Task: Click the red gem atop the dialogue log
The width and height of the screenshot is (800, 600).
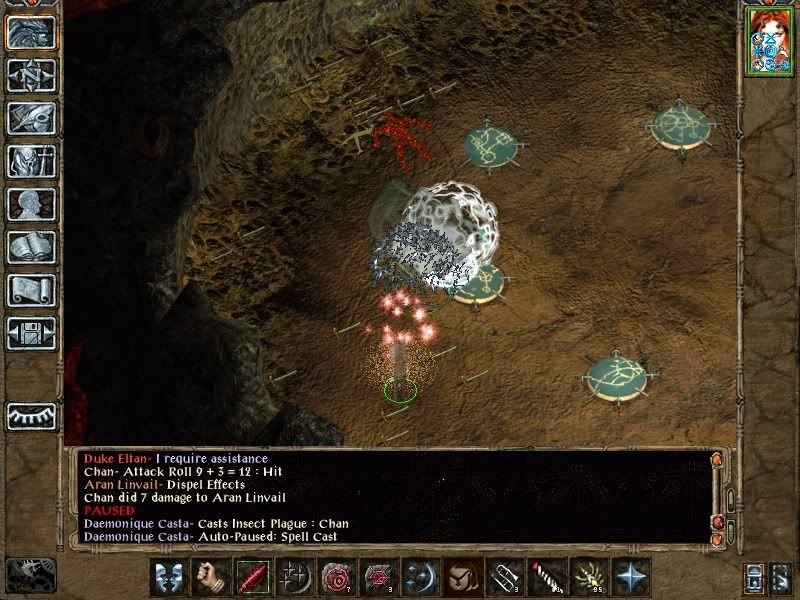Action: 716,460
